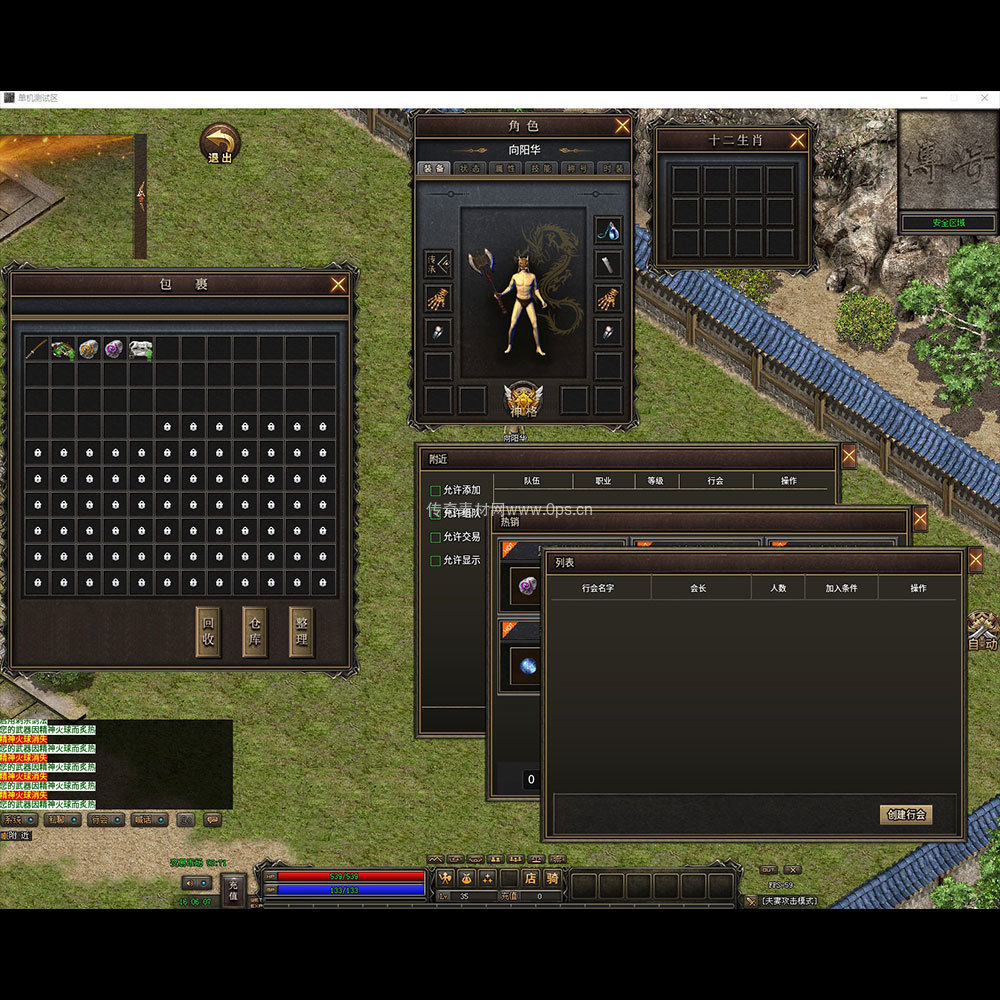Image resolution: width=1000 pixels, height=1000 pixels.
Task: Open the 属性 attributes tab
Action: click(505, 168)
